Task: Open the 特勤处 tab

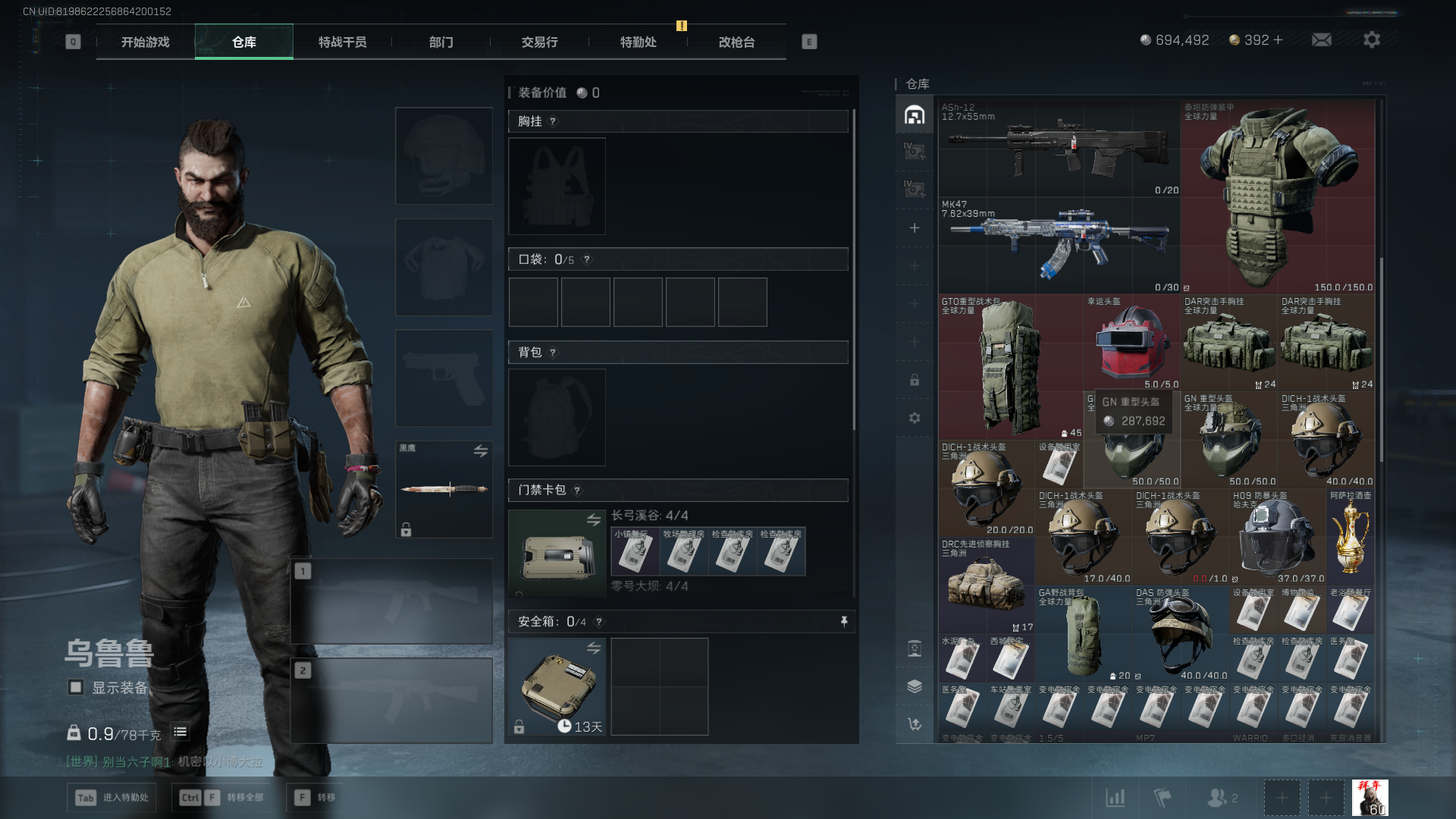Action: point(639,42)
